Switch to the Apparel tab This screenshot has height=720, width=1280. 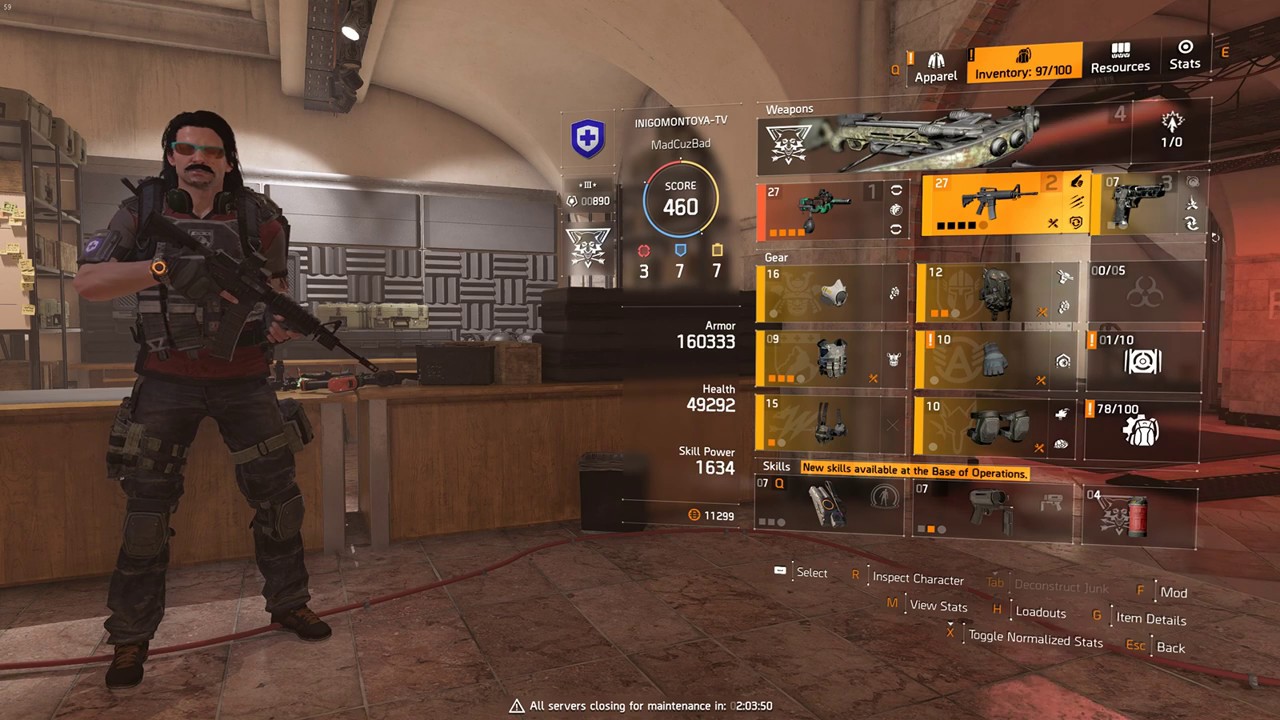pos(936,68)
